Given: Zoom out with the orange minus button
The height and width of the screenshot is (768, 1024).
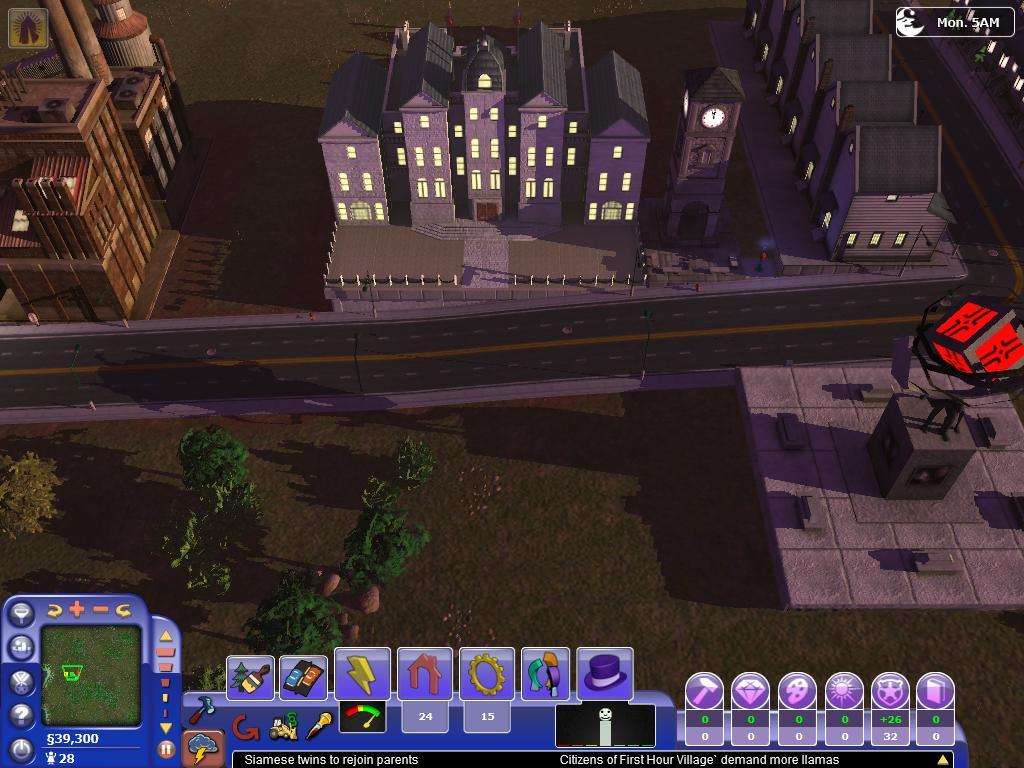Looking at the screenshot, I should coord(101,609).
